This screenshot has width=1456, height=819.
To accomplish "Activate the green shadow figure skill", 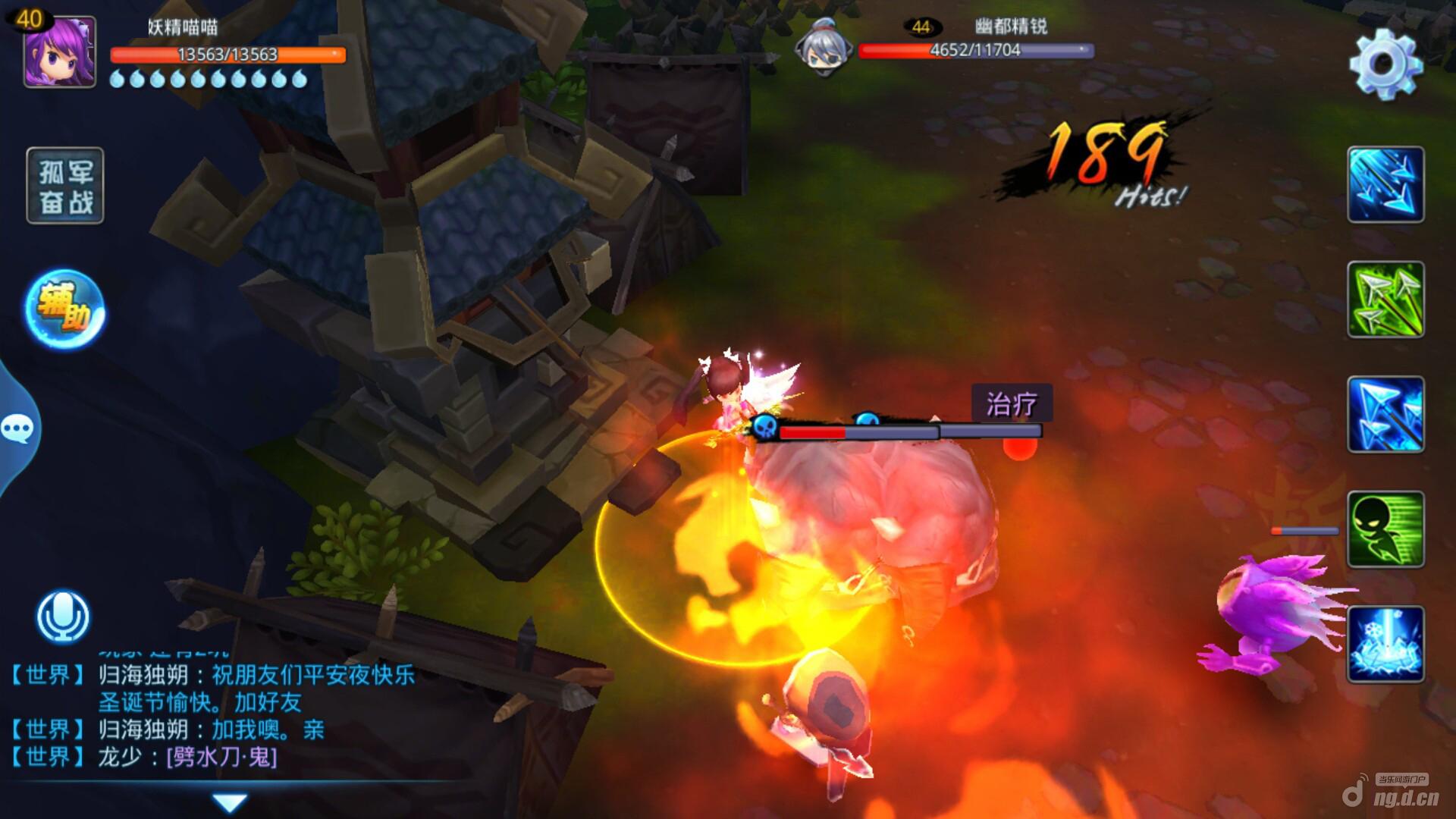I will pos(1385,529).
